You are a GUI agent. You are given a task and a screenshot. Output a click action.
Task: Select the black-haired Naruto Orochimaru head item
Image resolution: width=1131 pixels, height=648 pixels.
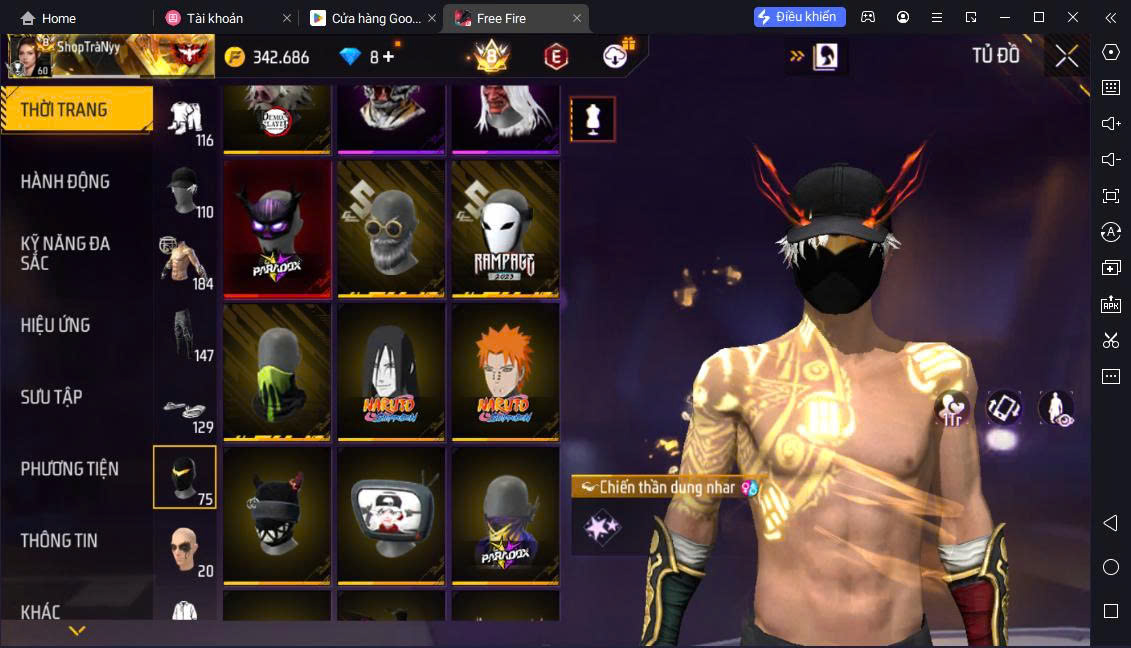point(391,371)
